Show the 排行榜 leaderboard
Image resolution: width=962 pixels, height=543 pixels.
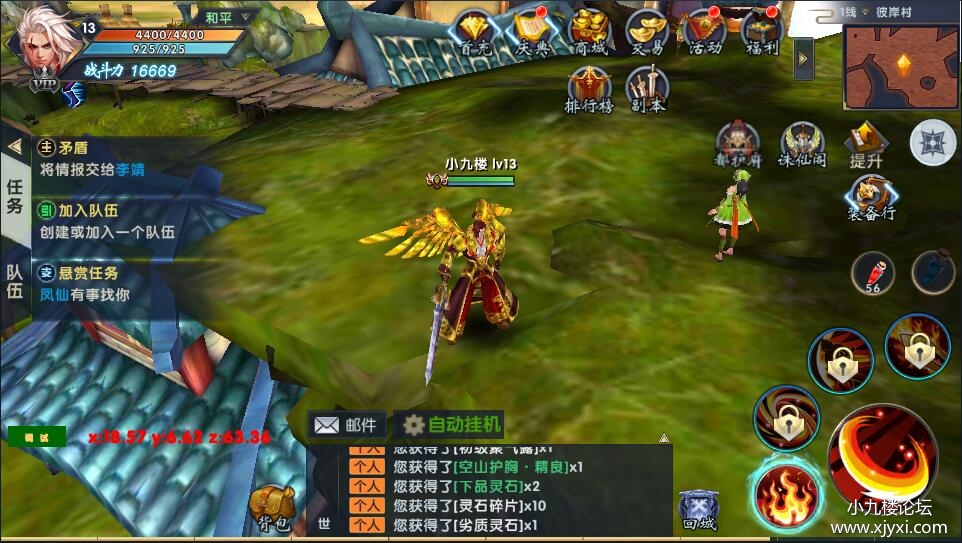(589, 90)
